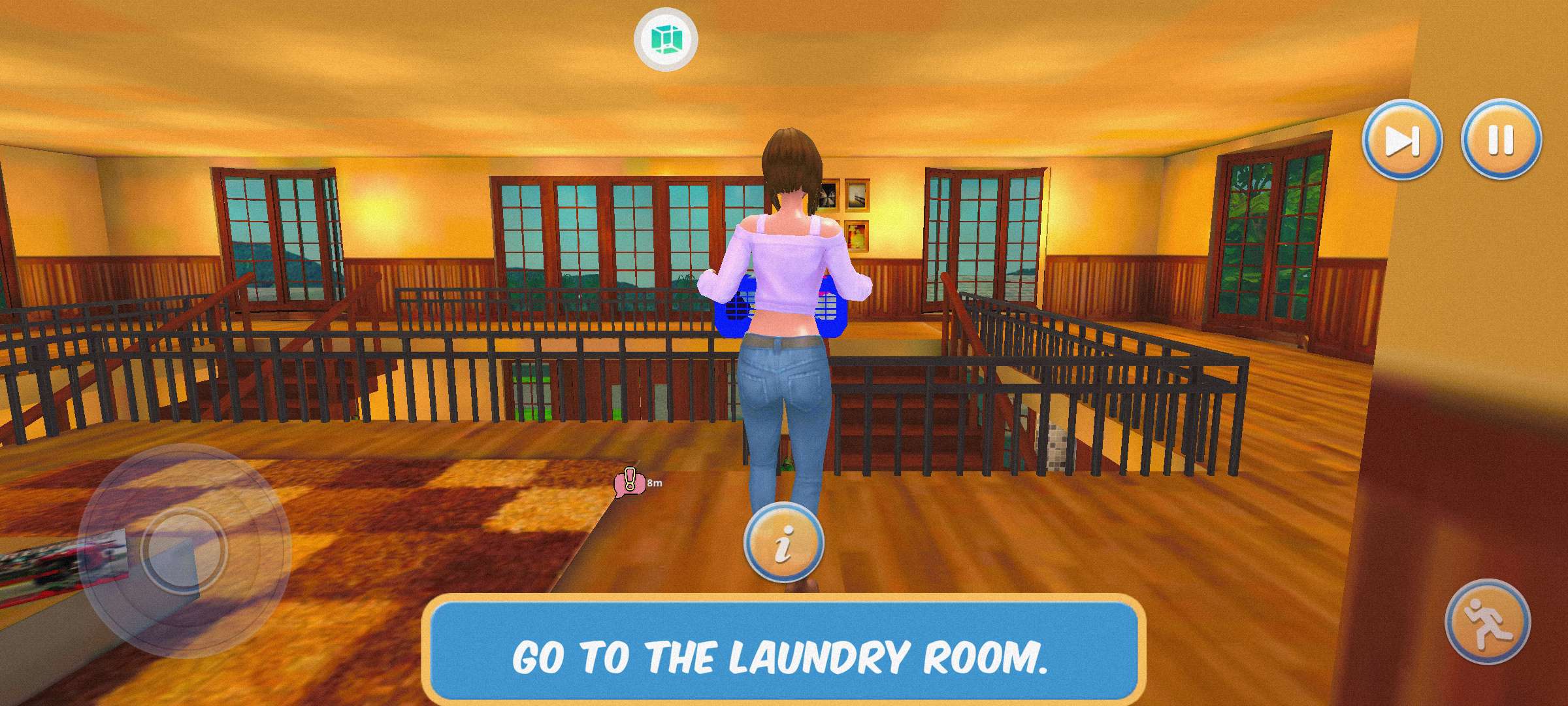
Task: Toggle the running man sprint button
Action: [1488, 622]
